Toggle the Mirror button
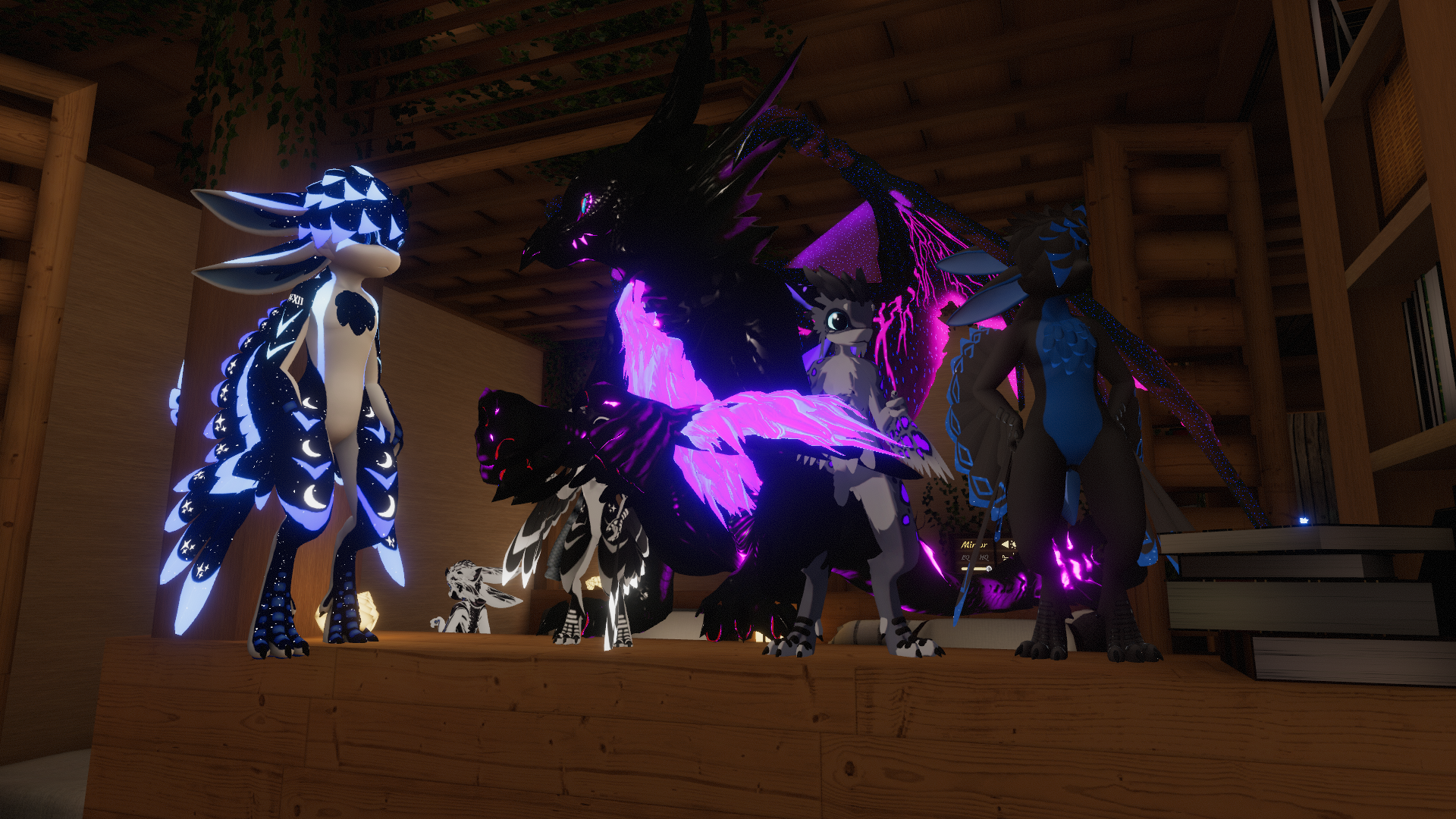 pos(974,545)
